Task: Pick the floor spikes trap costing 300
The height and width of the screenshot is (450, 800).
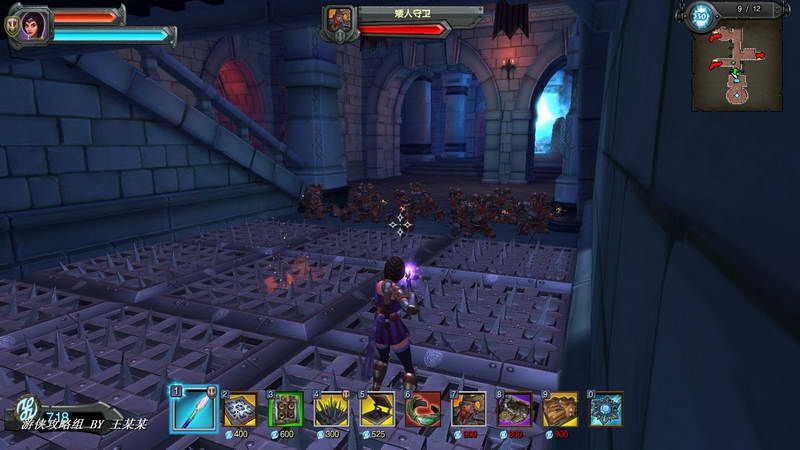Action: pyautogui.click(x=332, y=410)
